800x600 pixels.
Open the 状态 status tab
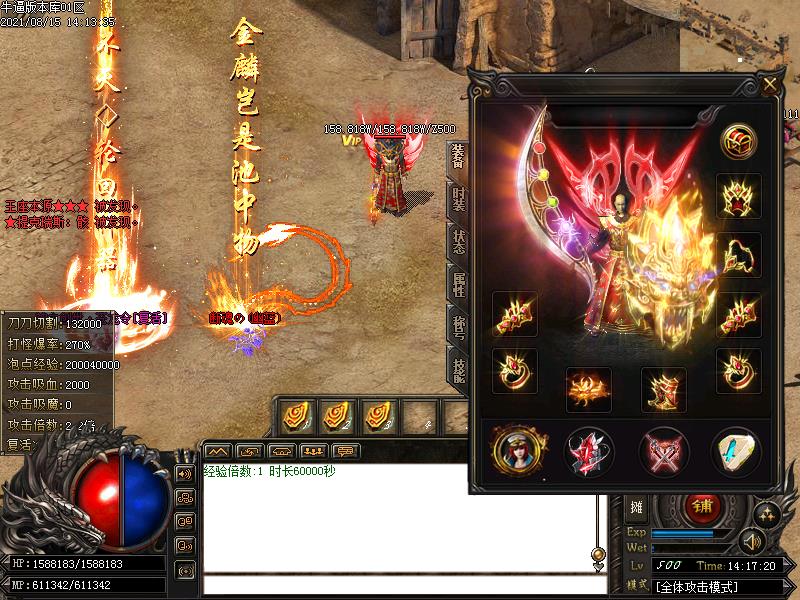point(458,240)
